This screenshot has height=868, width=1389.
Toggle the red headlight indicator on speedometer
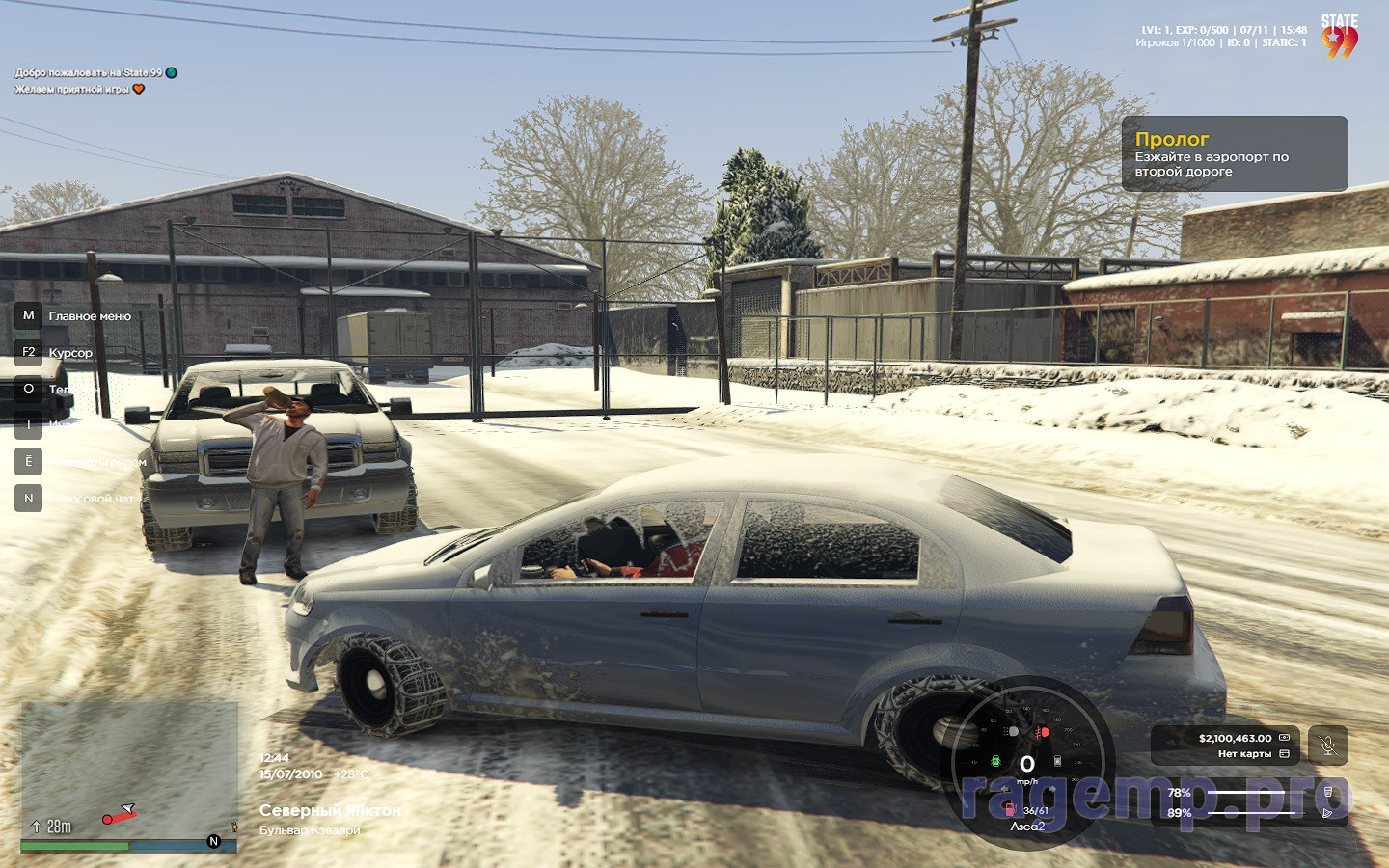pos(1042,733)
